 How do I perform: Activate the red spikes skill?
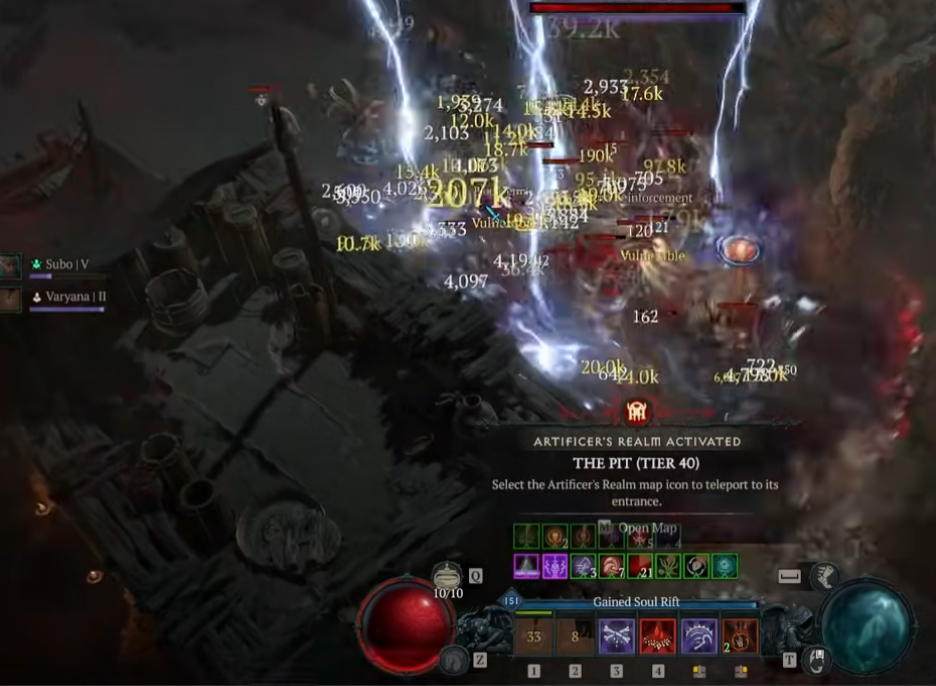coord(657,637)
